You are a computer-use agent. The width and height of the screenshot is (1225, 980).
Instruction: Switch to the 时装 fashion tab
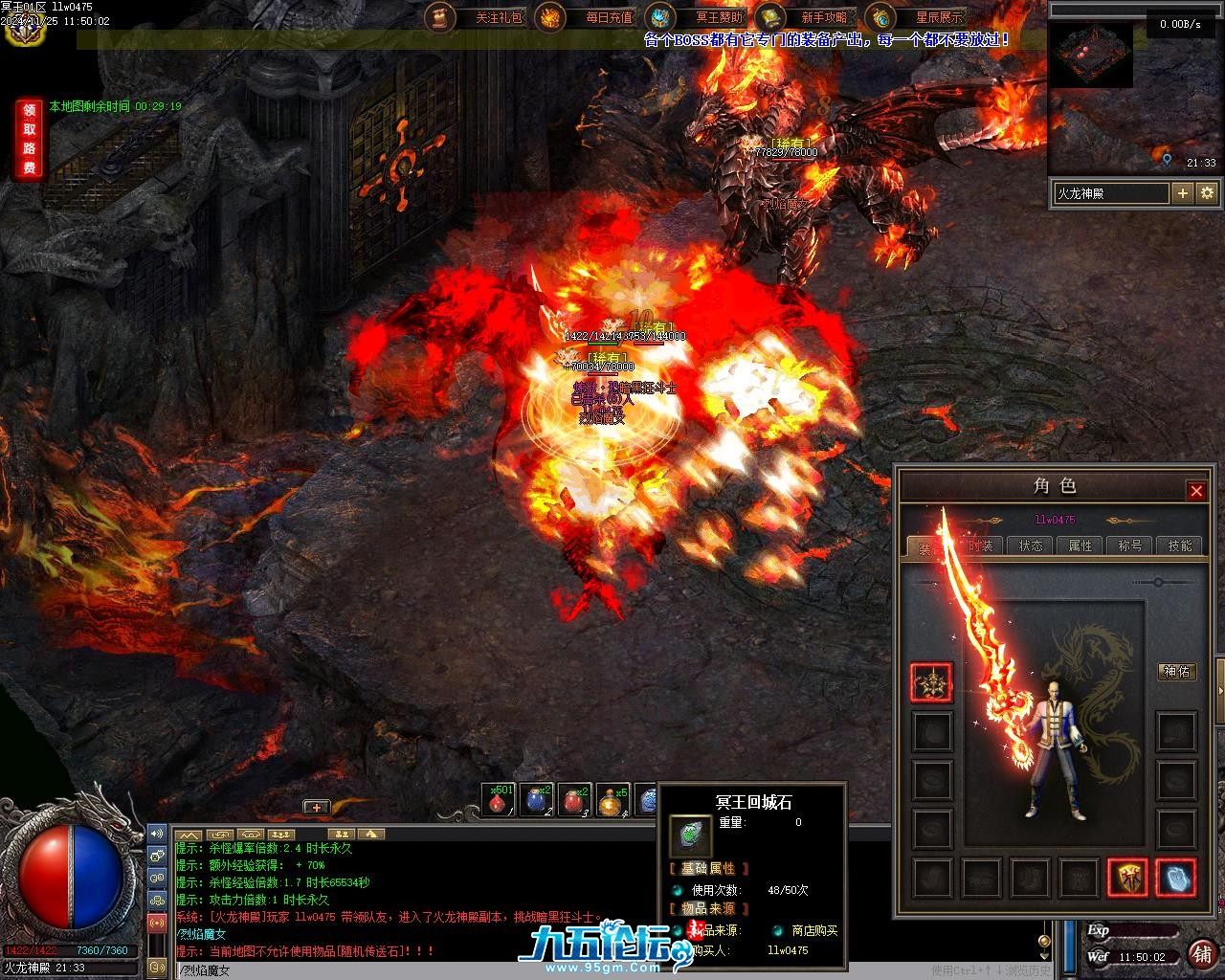point(981,546)
